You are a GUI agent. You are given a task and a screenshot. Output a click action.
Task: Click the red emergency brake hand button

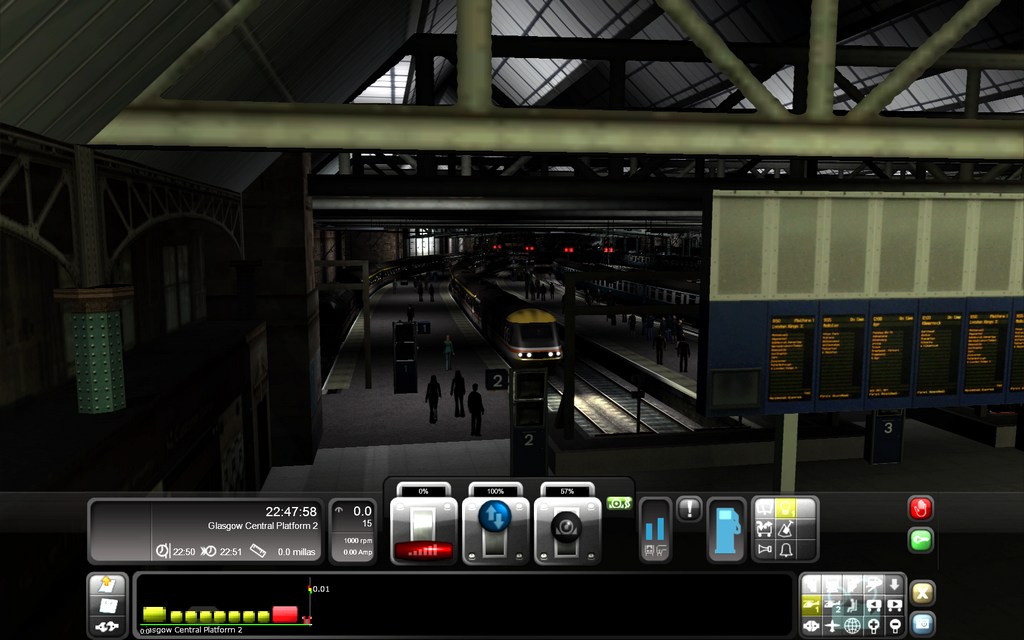click(921, 508)
